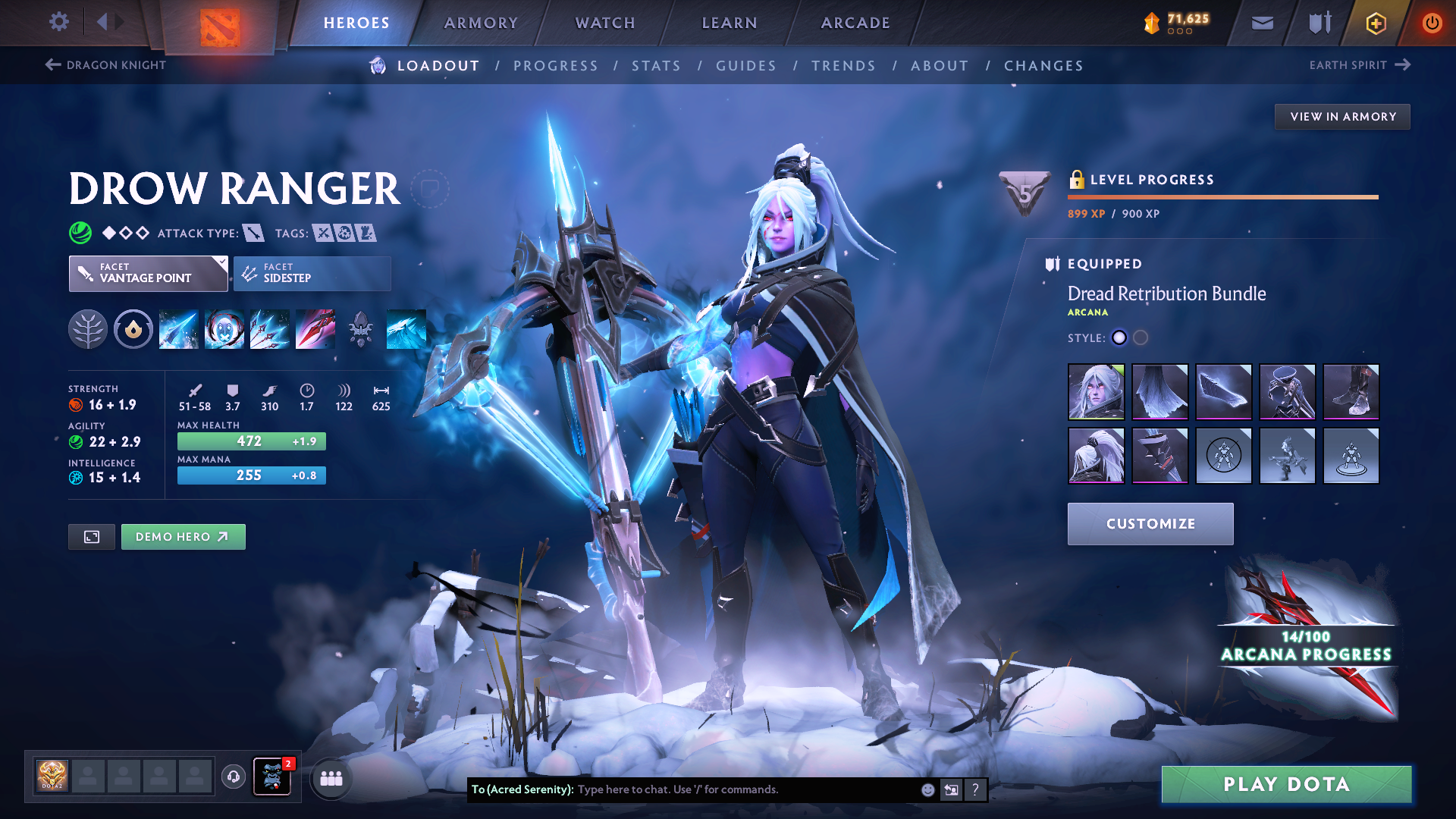Click View in Armory button
This screenshot has width=1456, height=819.
tap(1342, 117)
